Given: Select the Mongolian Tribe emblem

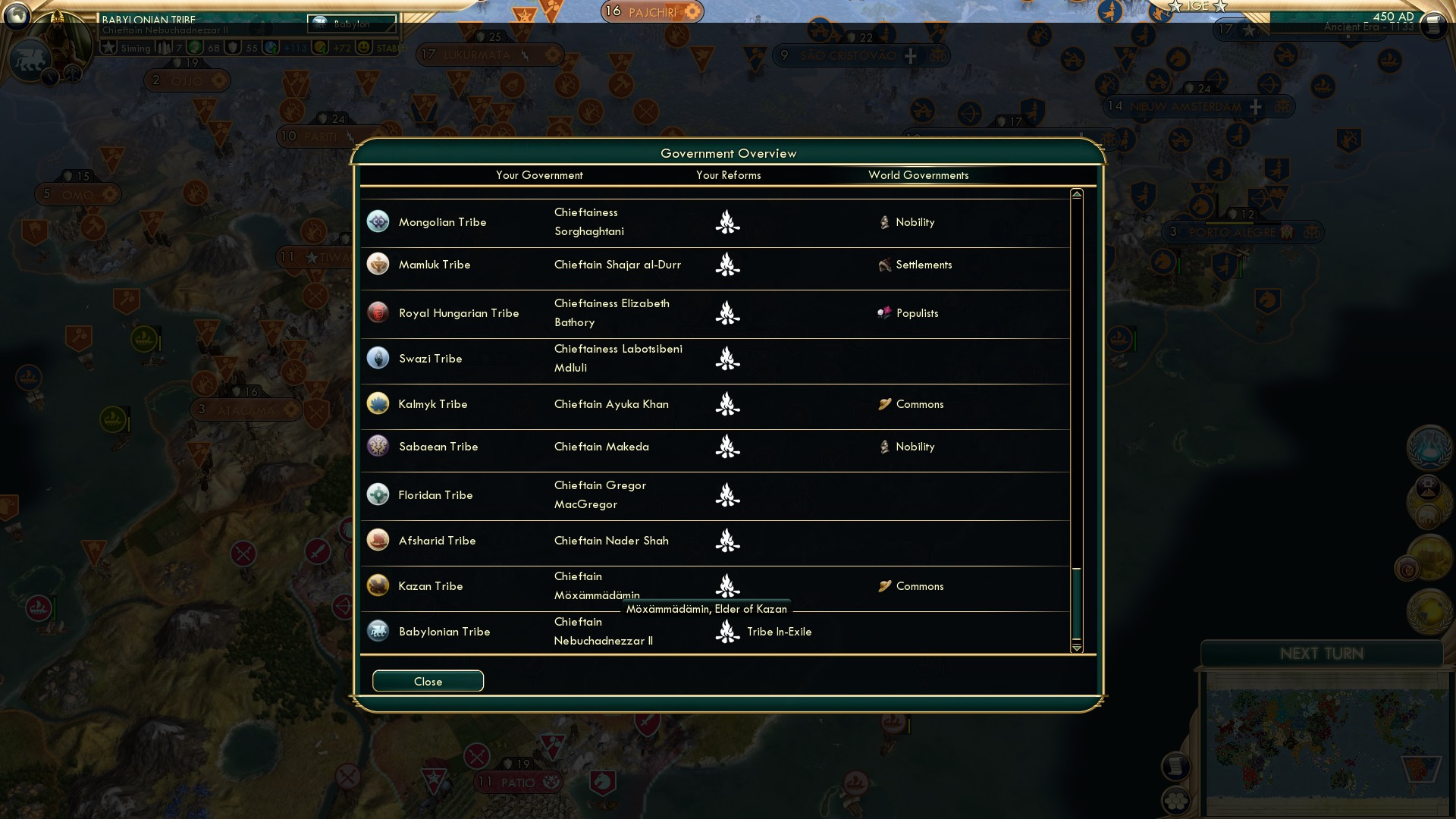Looking at the screenshot, I should click(x=378, y=222).
